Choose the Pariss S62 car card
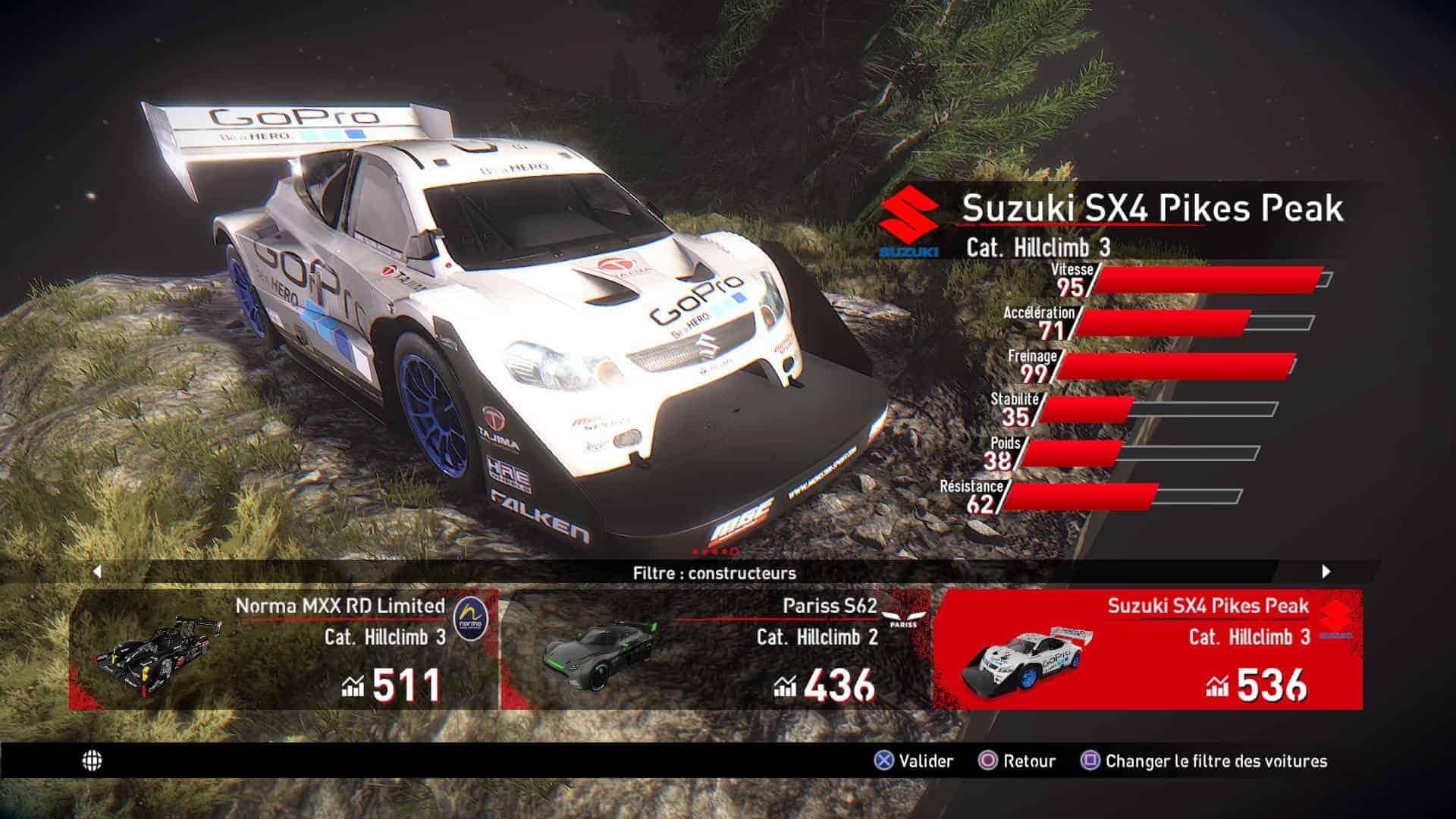The width and height of the screenshot is (1456, 819). tap(716, 649)
